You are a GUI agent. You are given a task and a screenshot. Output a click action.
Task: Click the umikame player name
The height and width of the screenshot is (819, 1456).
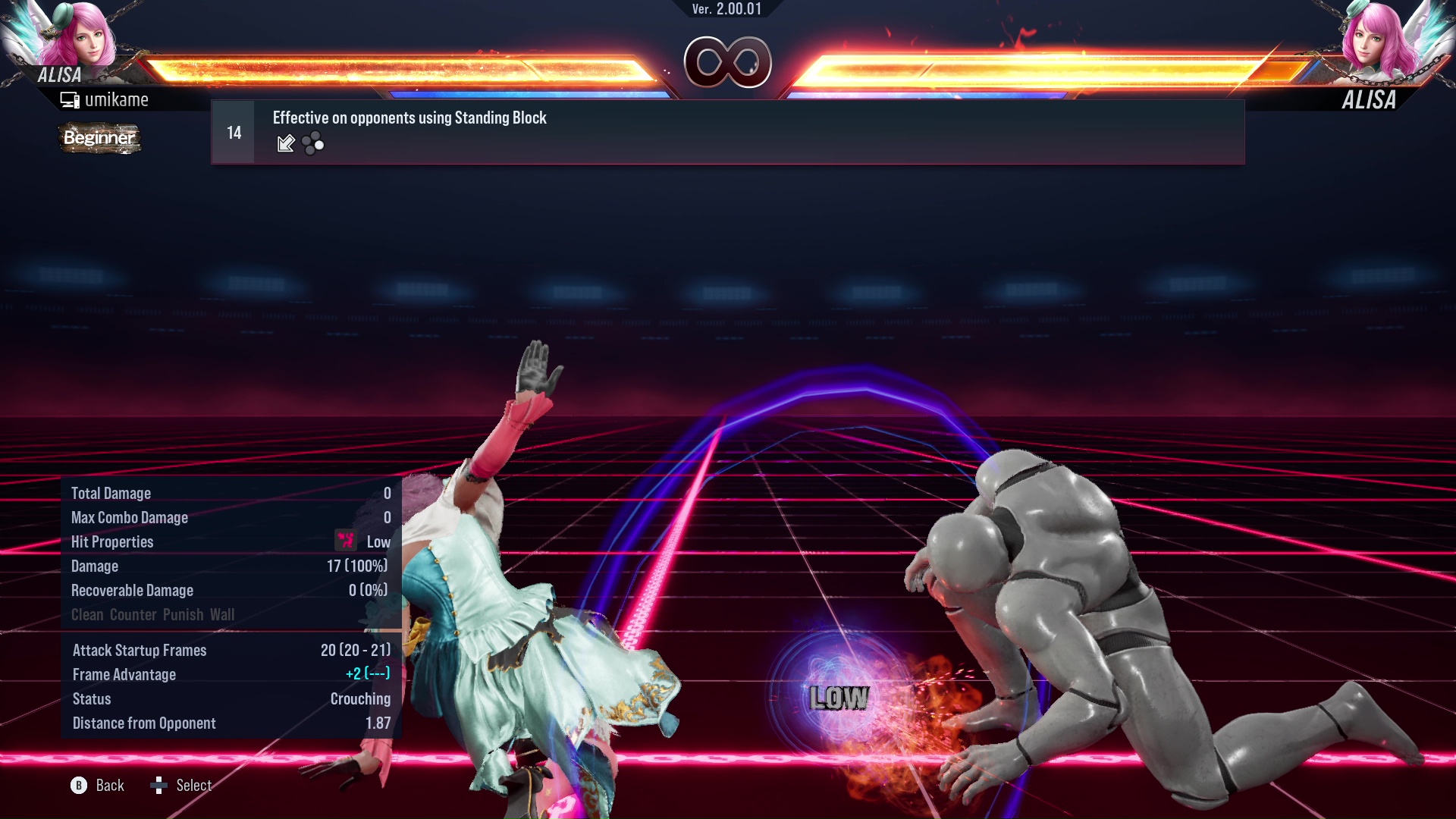(118, 99)
